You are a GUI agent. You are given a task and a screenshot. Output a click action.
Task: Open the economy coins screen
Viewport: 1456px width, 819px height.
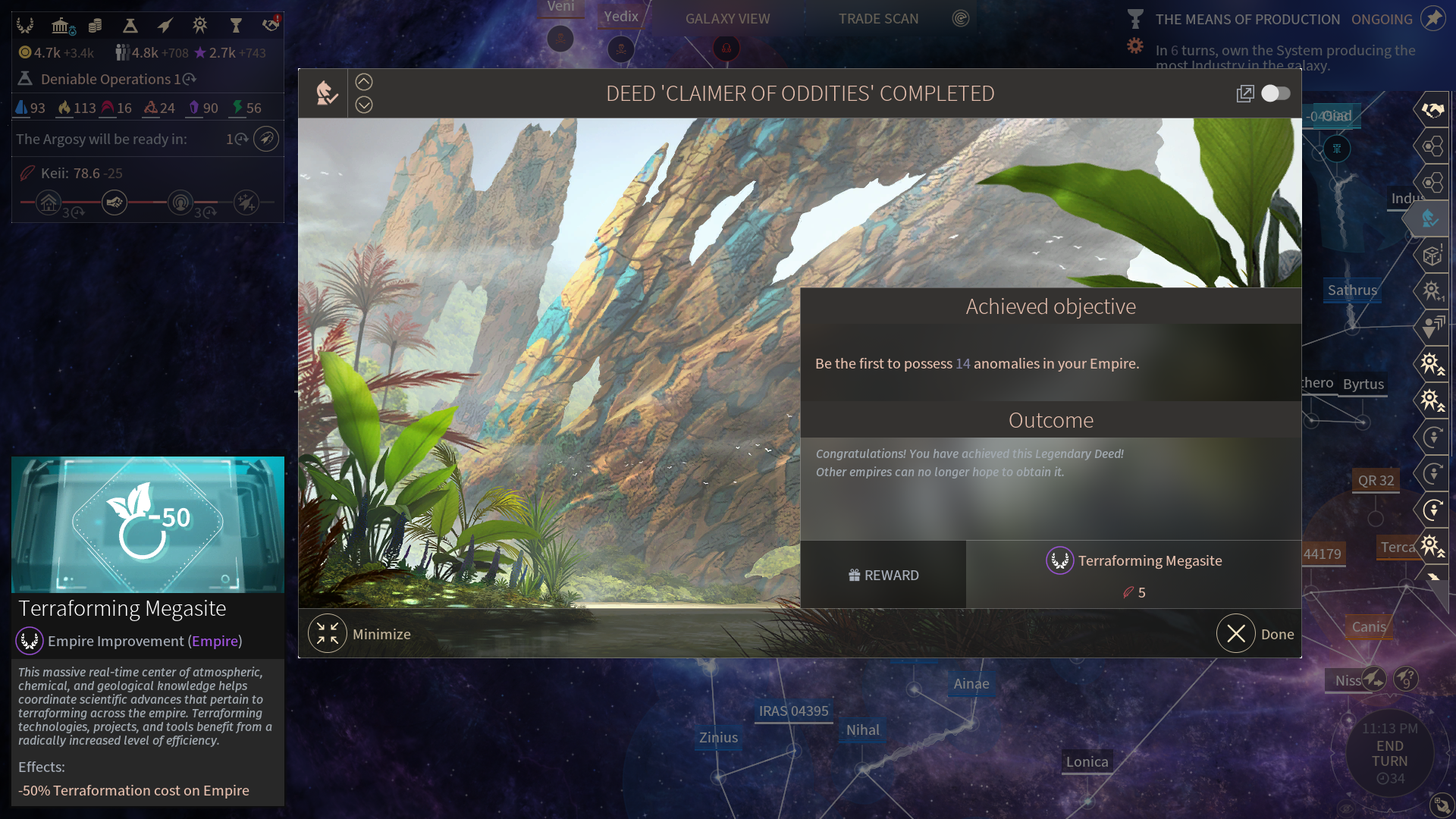(96, 26)
